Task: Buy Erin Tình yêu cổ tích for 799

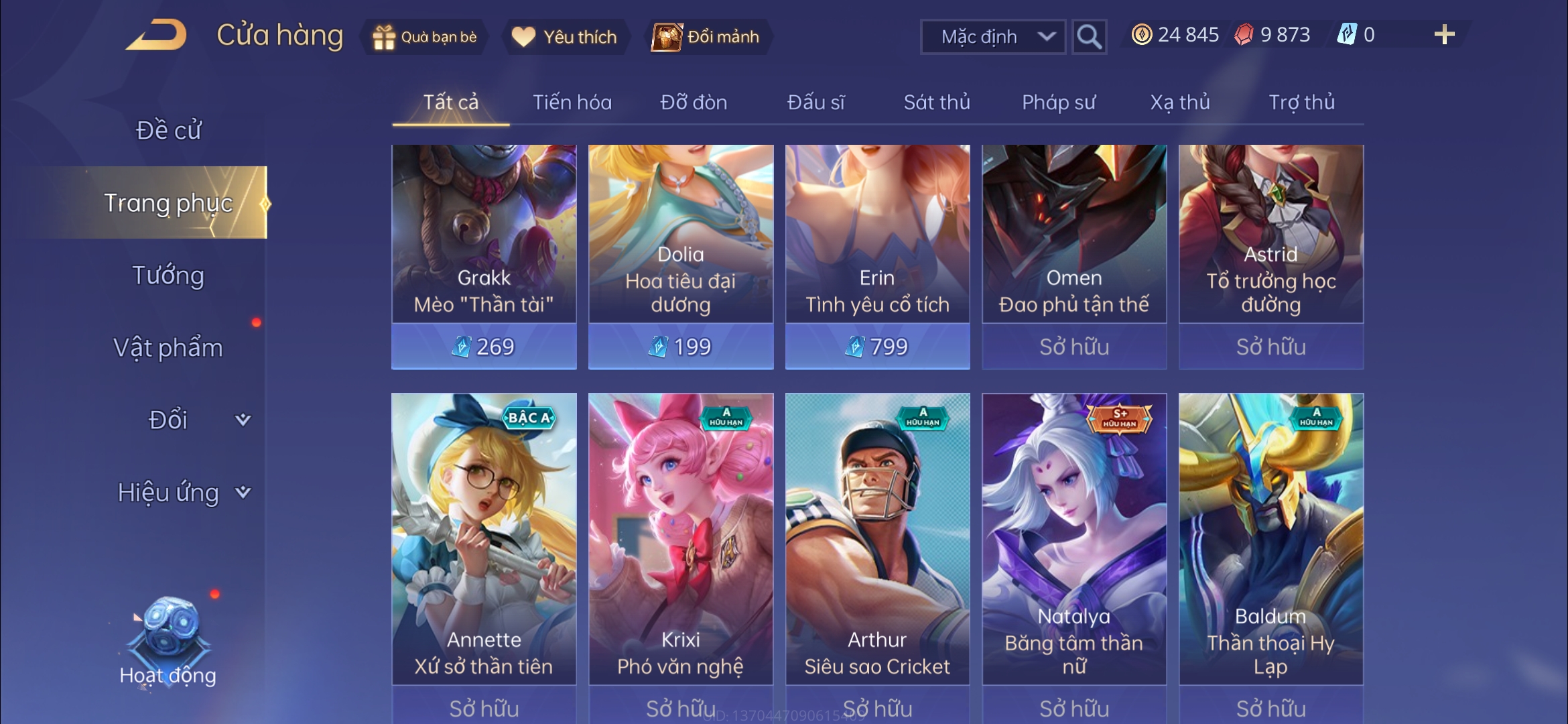Action: [877, 347]
